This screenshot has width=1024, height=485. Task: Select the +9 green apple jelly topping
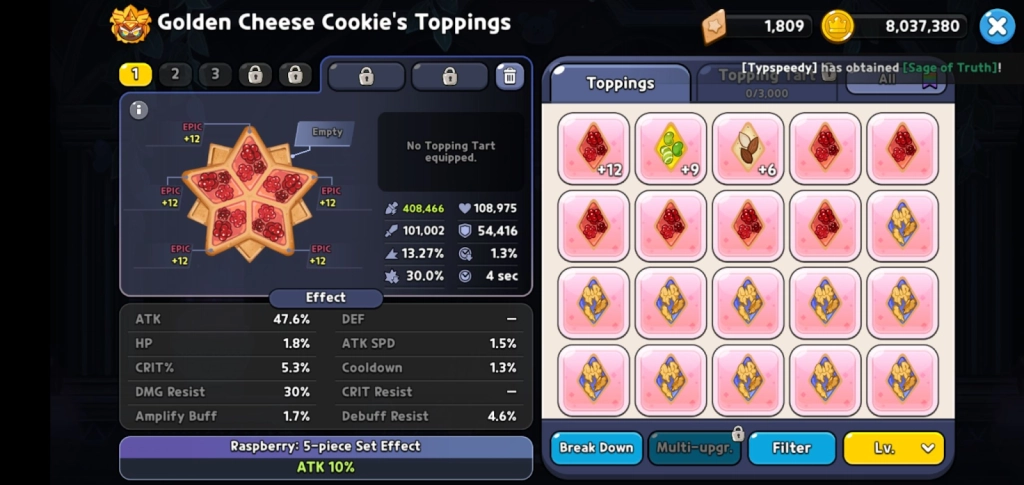tap(671, 149)
